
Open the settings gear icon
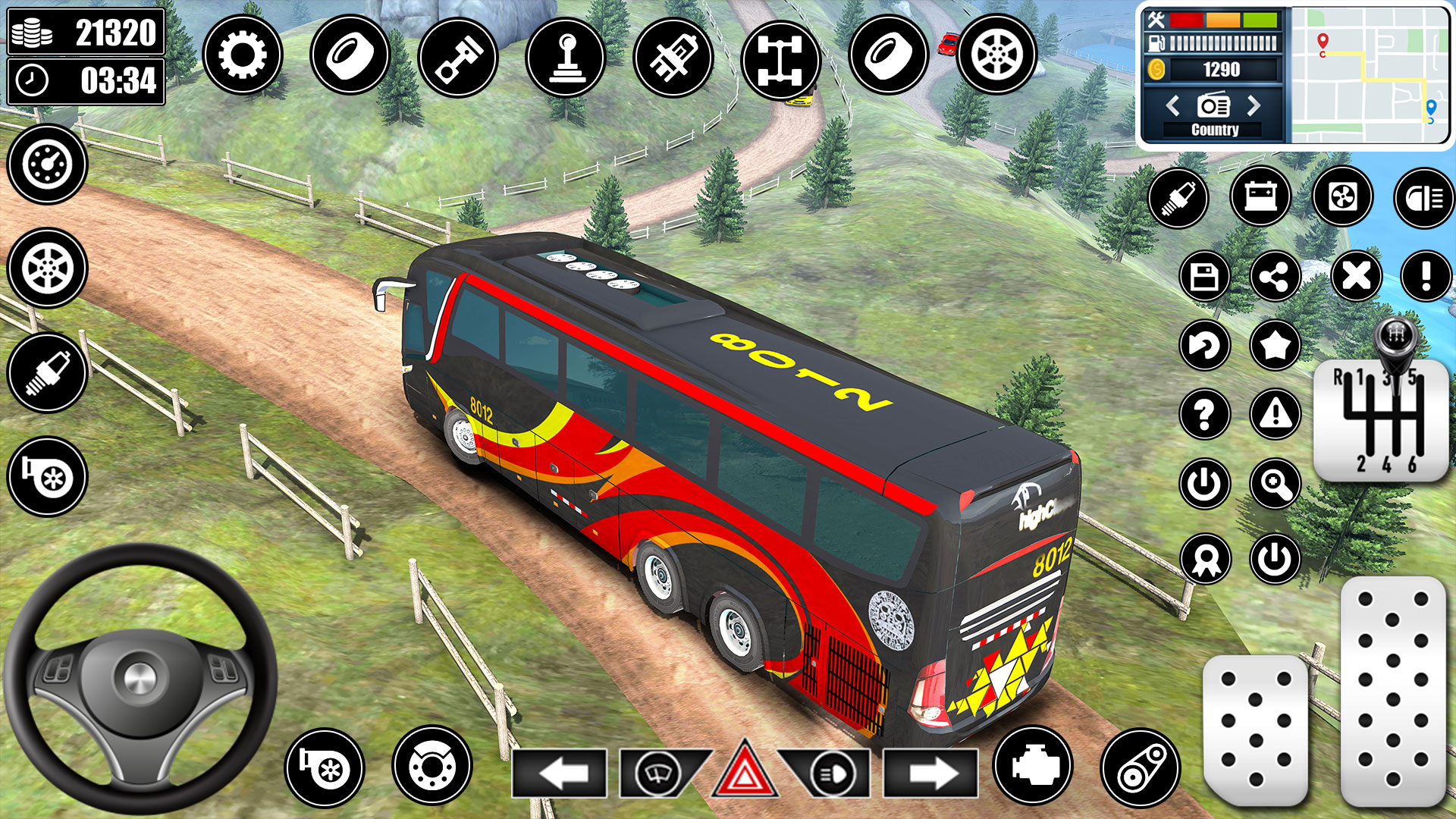click(x=243, y=54)
